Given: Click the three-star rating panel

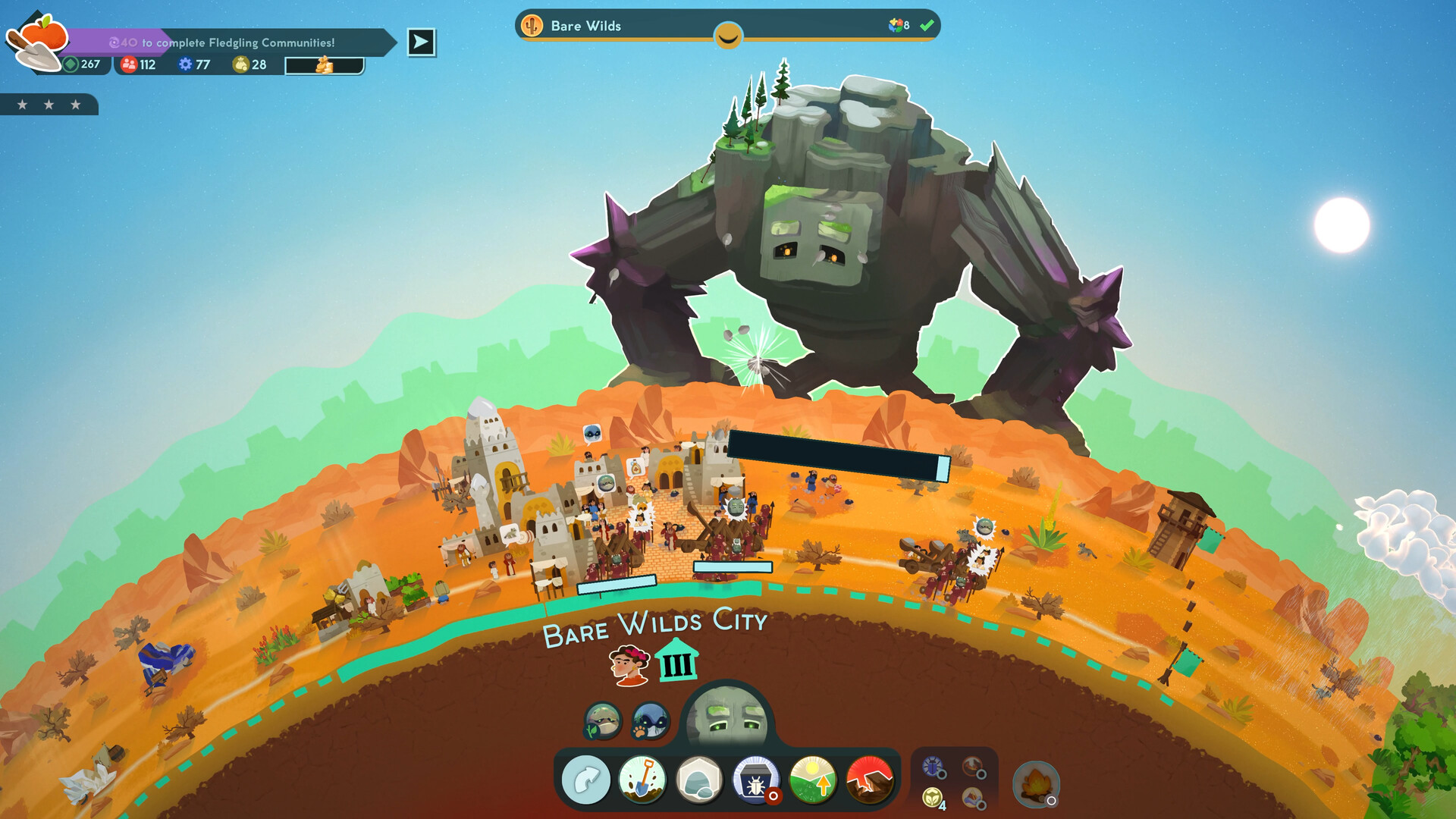Looking at the screenshot, I should point(49,105).
